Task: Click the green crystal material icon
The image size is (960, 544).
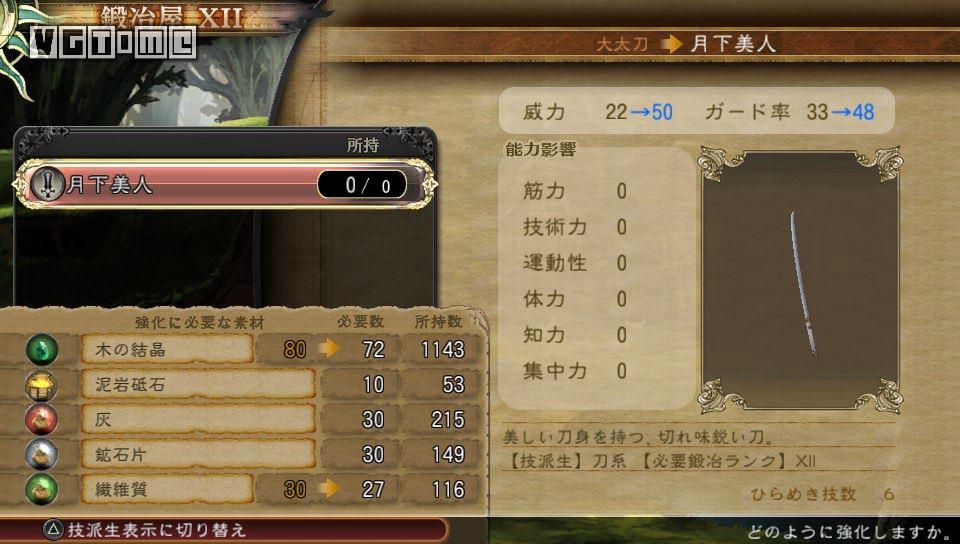Action: pos(42,349)
